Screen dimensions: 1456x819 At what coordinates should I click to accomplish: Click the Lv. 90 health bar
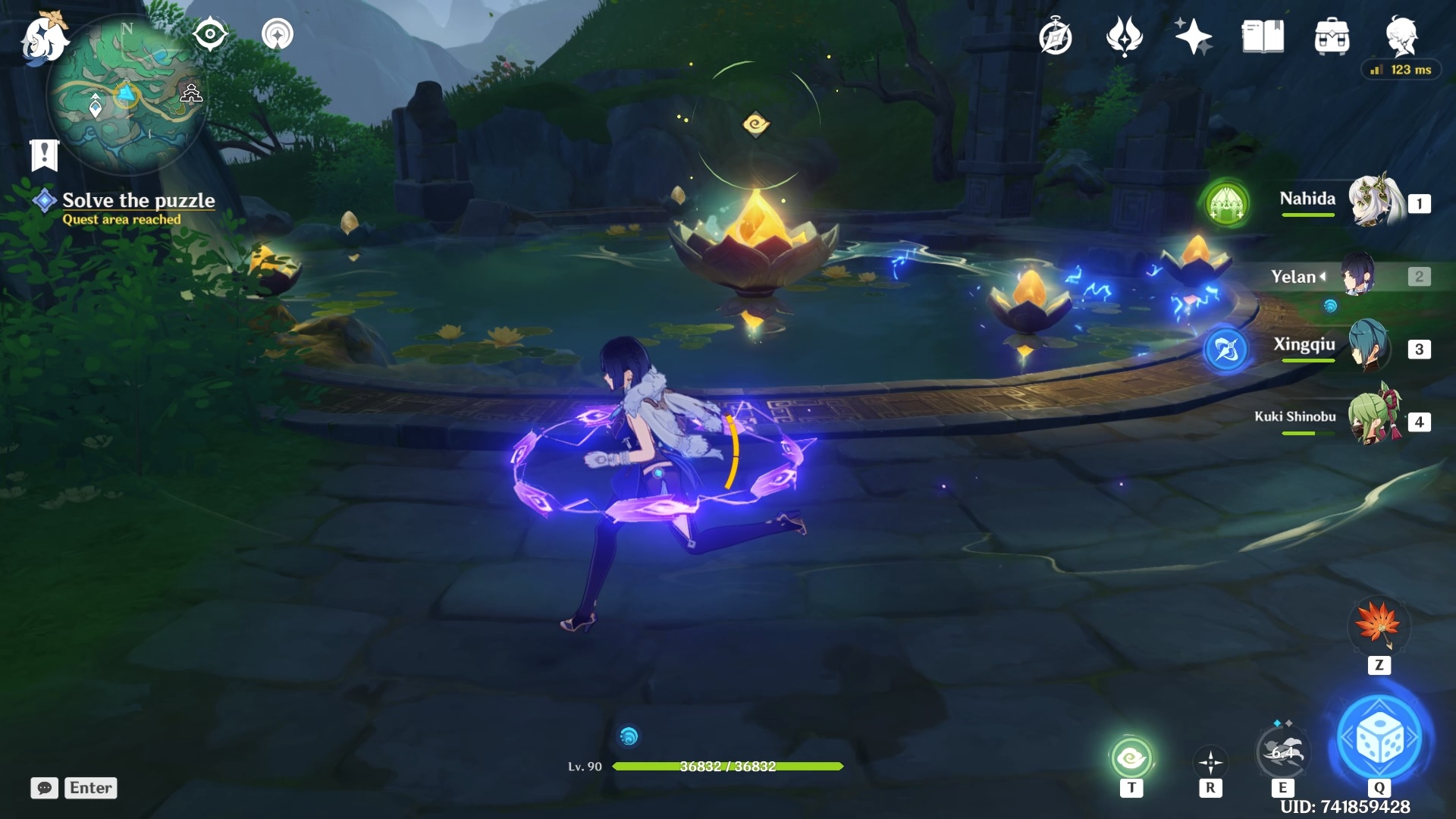point(728,766)
